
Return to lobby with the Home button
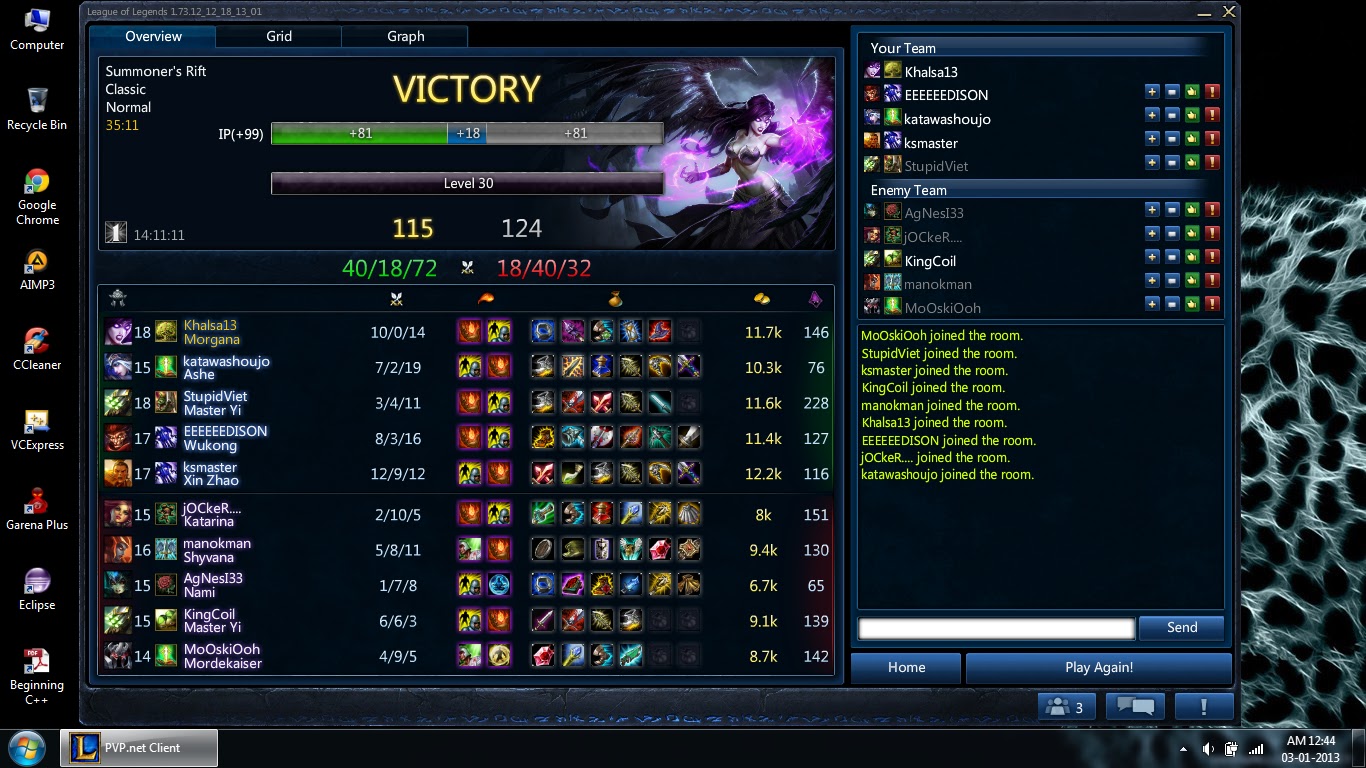pyautogui.click(x=905, y=667)
